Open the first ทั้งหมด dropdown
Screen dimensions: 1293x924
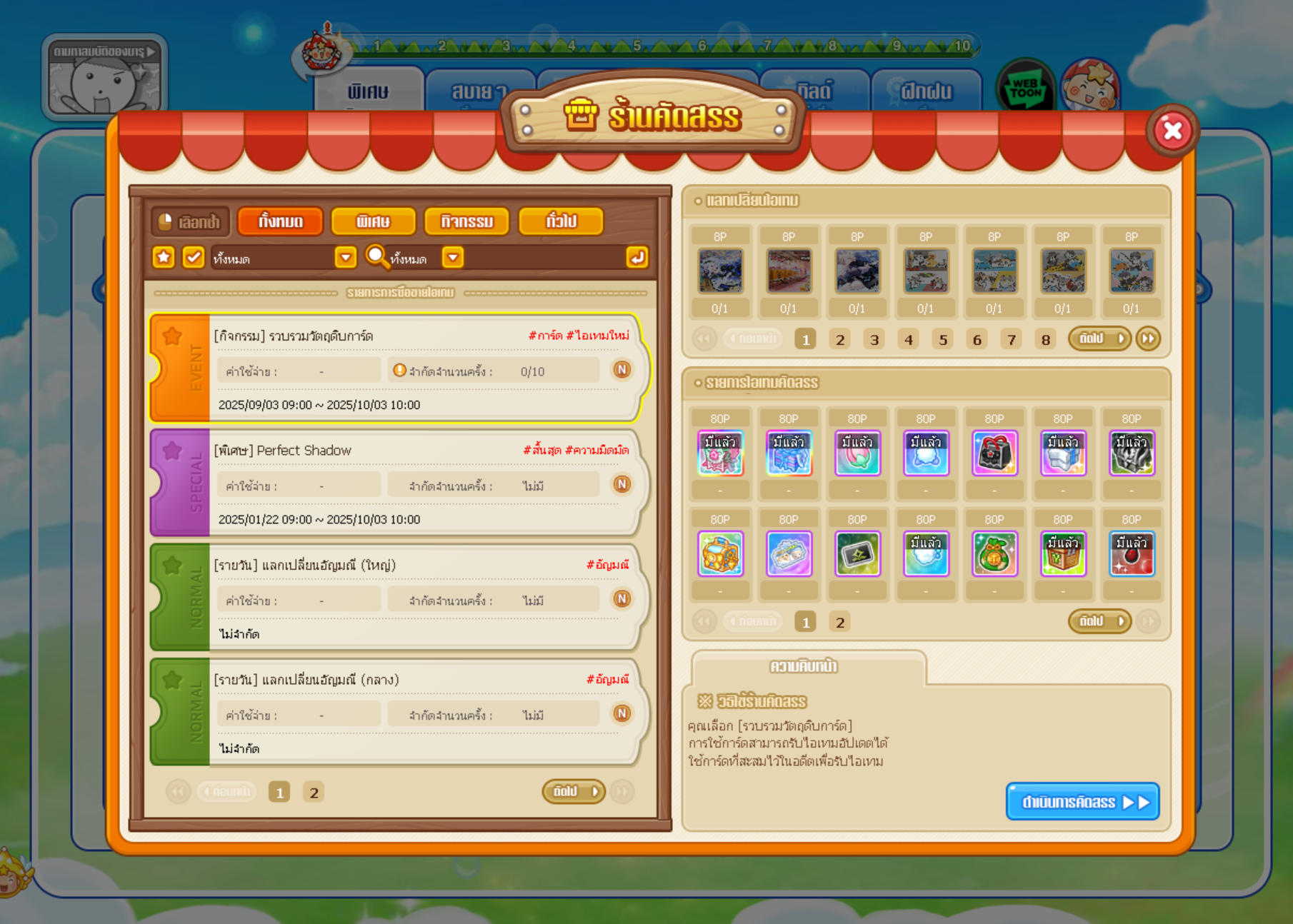(346, 257)
